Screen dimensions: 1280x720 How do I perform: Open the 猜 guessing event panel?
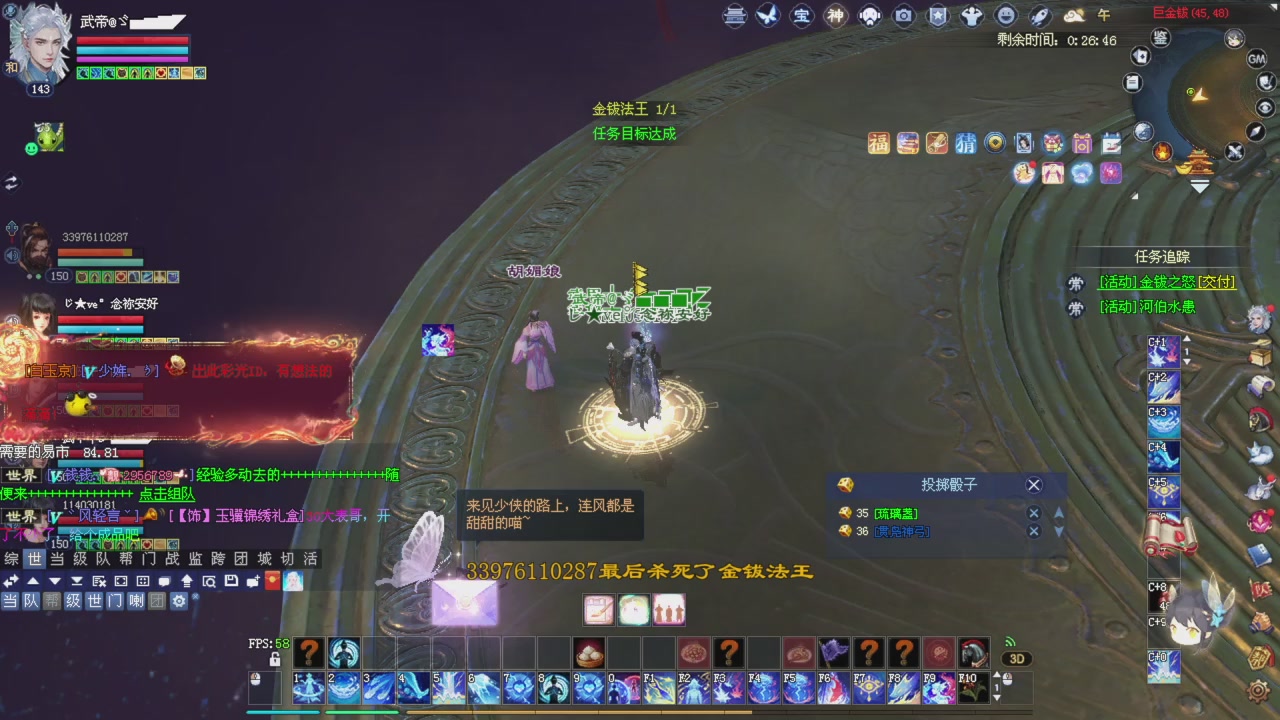pyautogui.click(x=966, y=143)
